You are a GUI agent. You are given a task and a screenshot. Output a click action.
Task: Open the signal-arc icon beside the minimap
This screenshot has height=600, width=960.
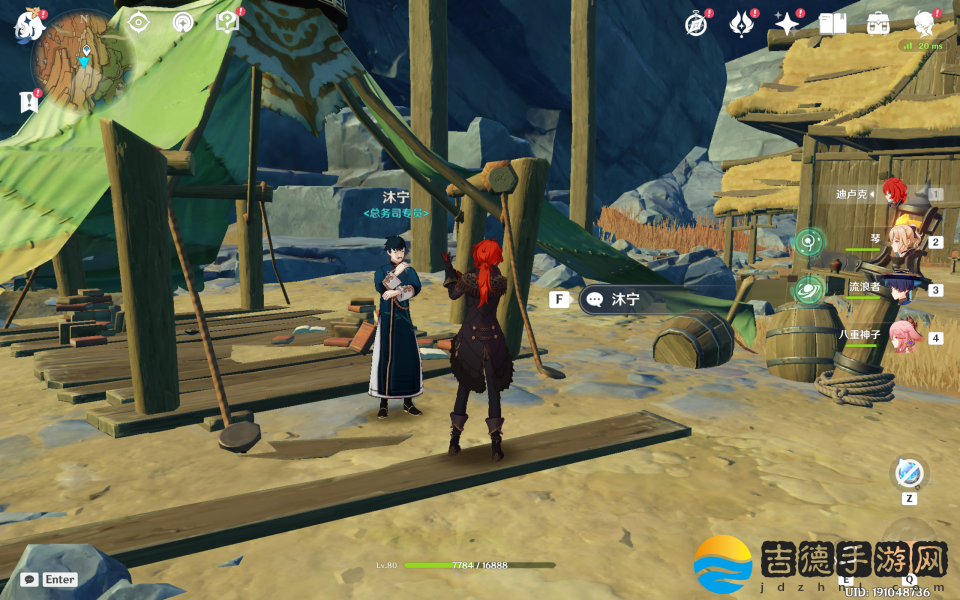pos(183,22)
